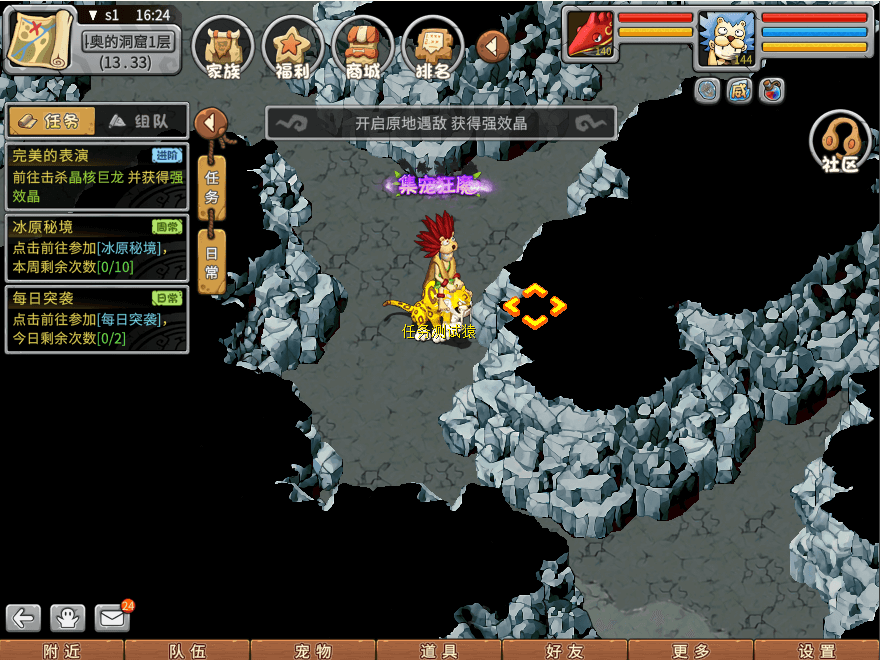Hide the quest panel with the round arrow
This screenshot has width=880, height=660.
[x=211, y=123]
